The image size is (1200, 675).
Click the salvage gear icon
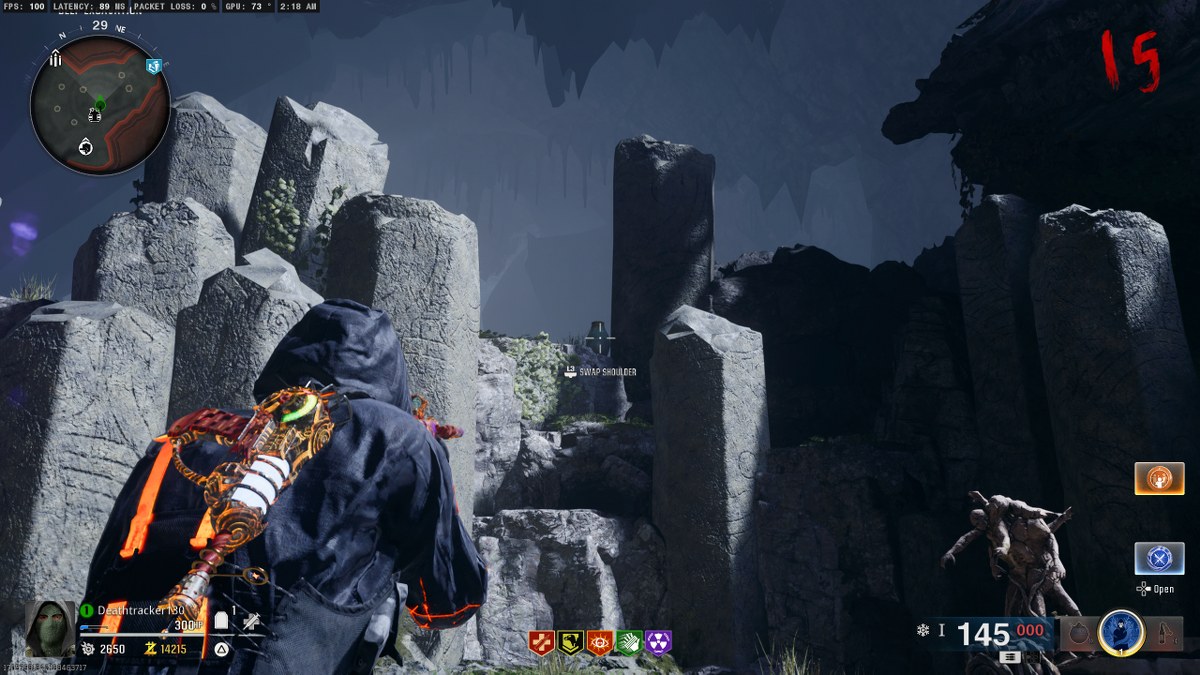[x=87, y=649]
